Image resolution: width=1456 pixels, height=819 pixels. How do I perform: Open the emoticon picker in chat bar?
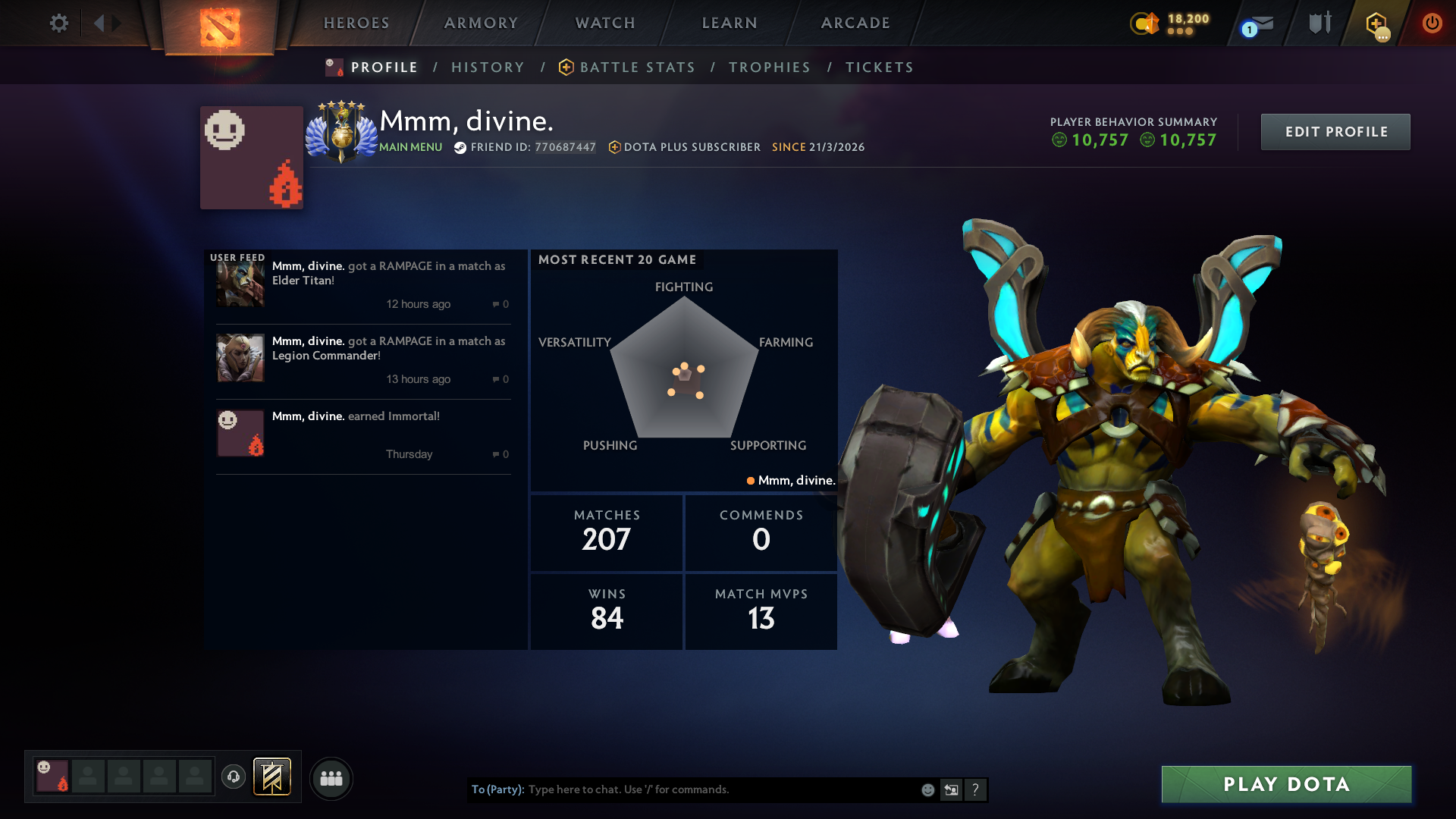click(927, 789)
